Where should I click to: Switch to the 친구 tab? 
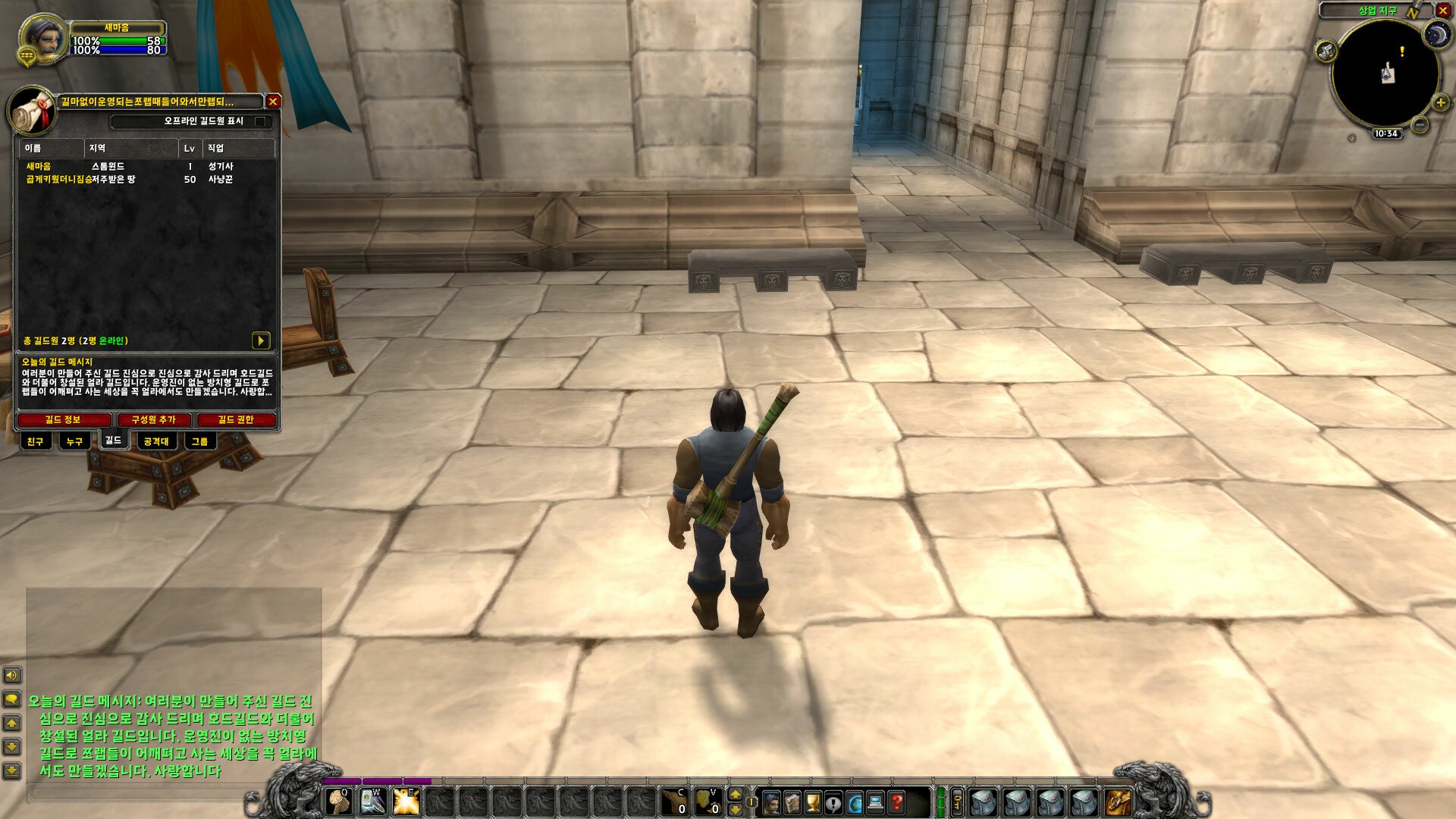(36, 441)
